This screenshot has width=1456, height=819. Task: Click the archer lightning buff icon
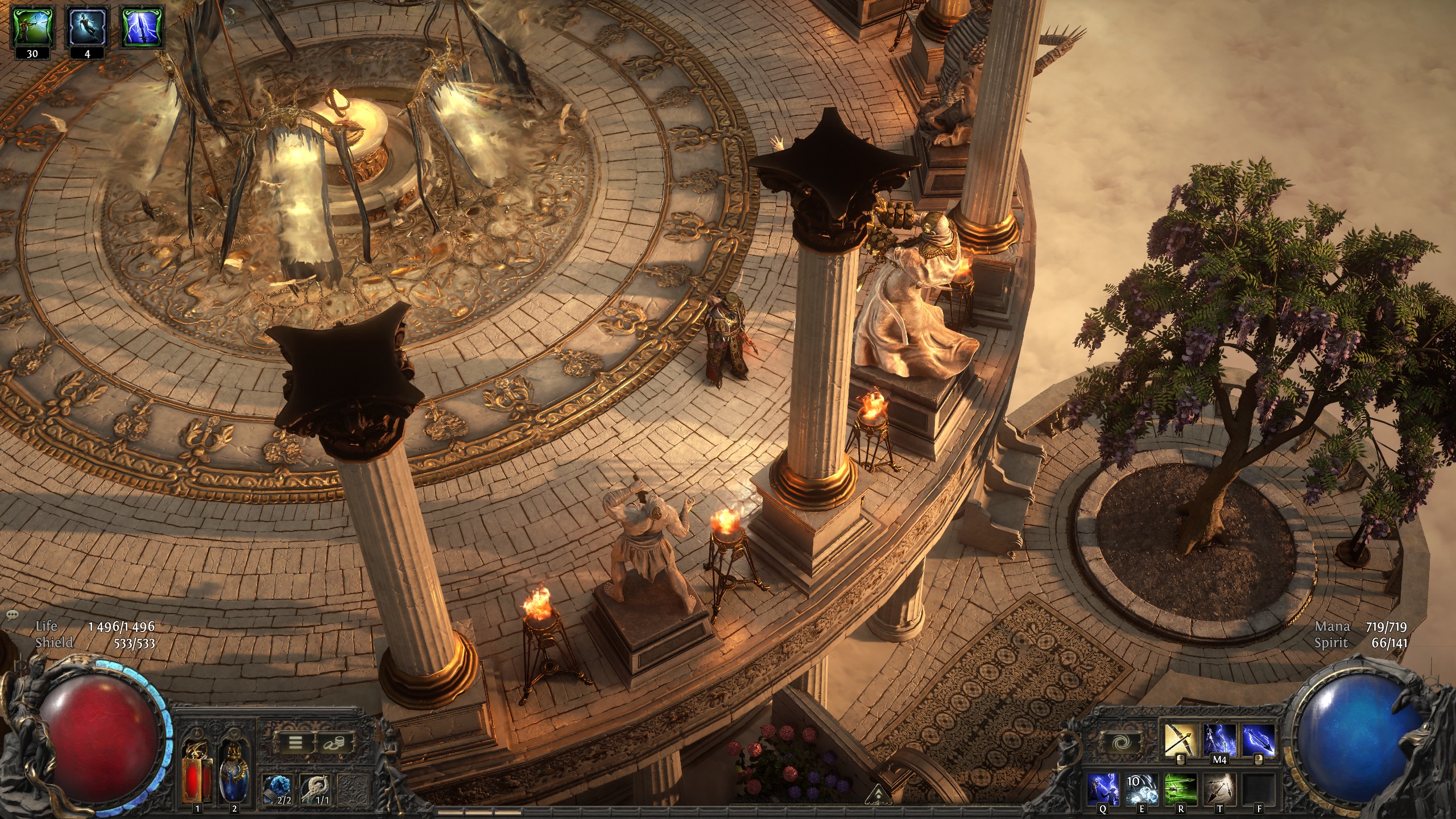click(x=32, y=26)
